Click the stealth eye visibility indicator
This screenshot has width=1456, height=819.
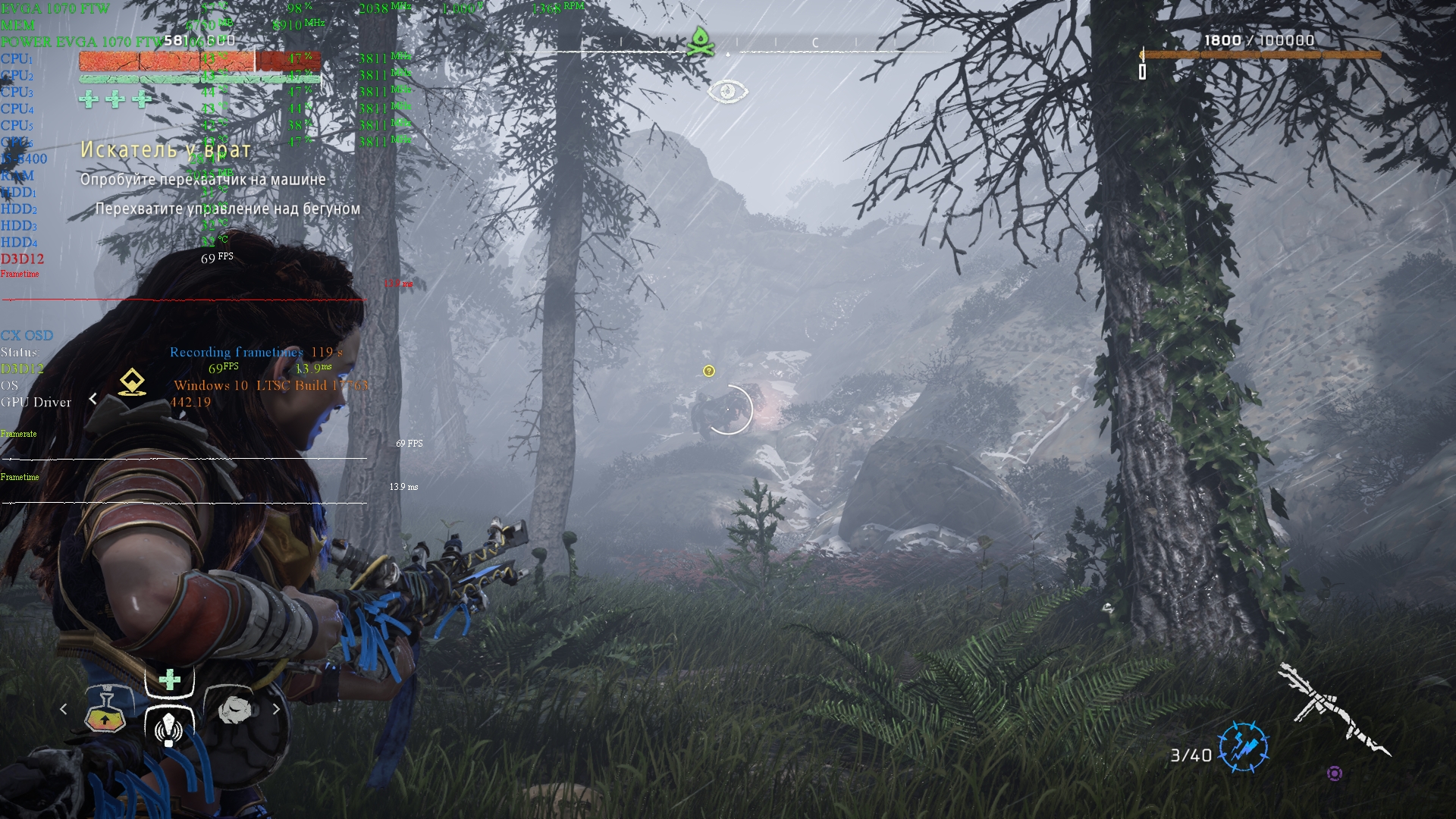(x=727, y=92)
